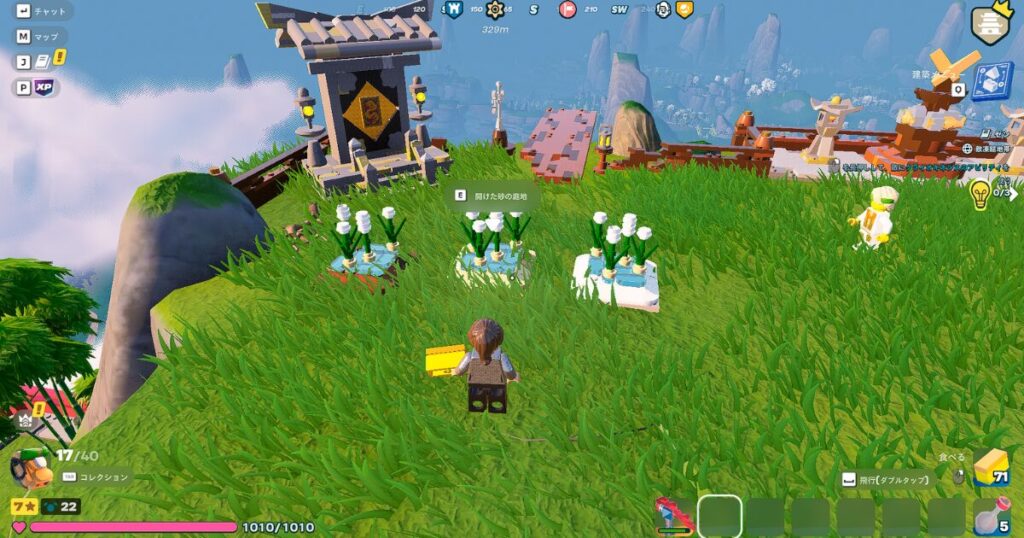Click the red flag compass marker
1024x538 pixels.
(x=567, y=10)
